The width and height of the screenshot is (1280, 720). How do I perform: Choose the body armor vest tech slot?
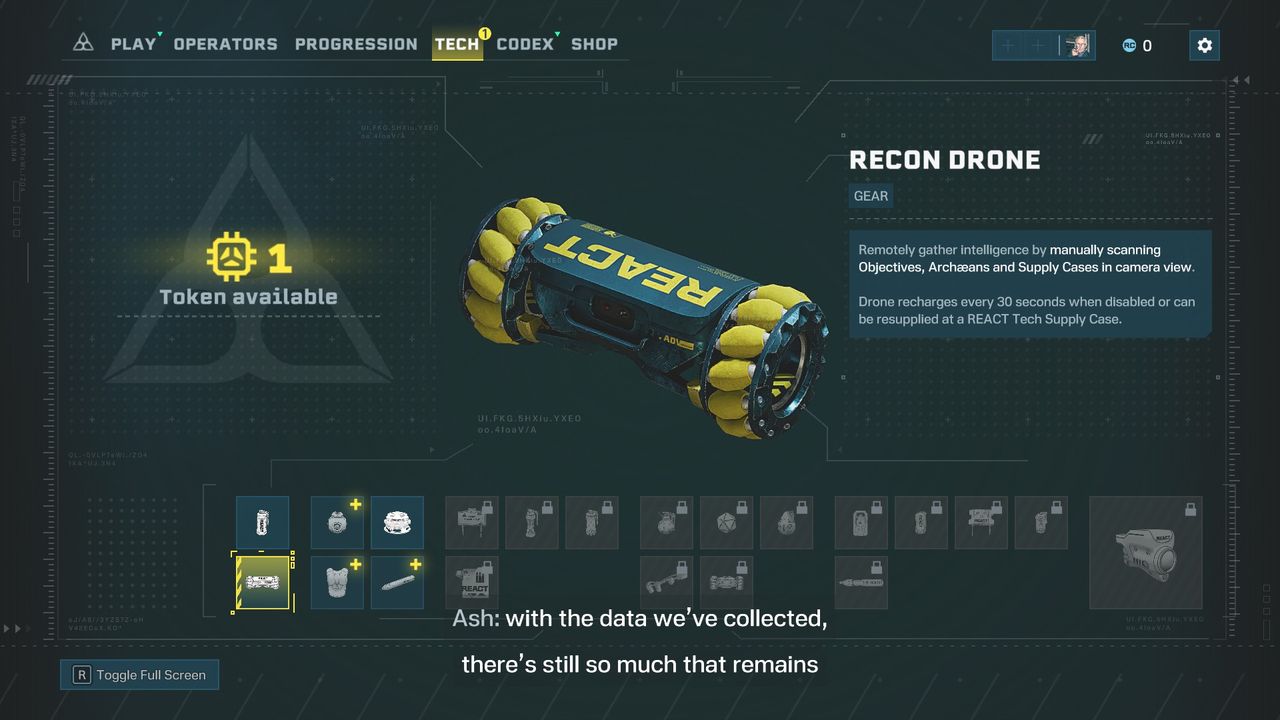click(x=337, y=582)
